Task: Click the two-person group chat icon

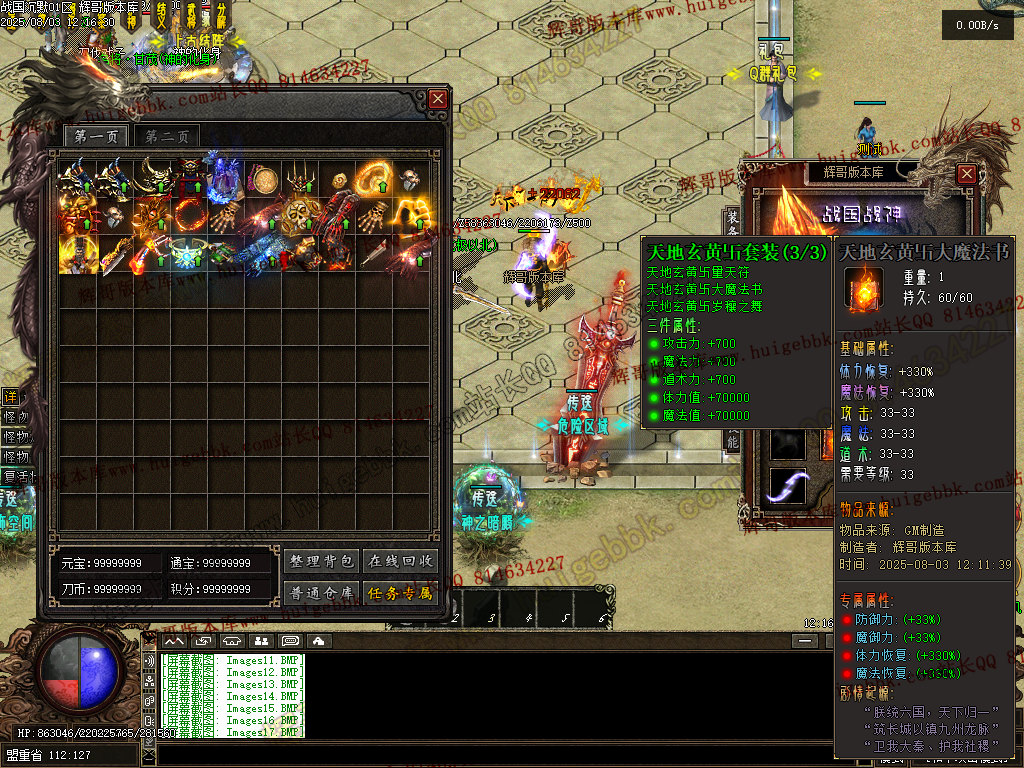Action: (x=261, y=640)
